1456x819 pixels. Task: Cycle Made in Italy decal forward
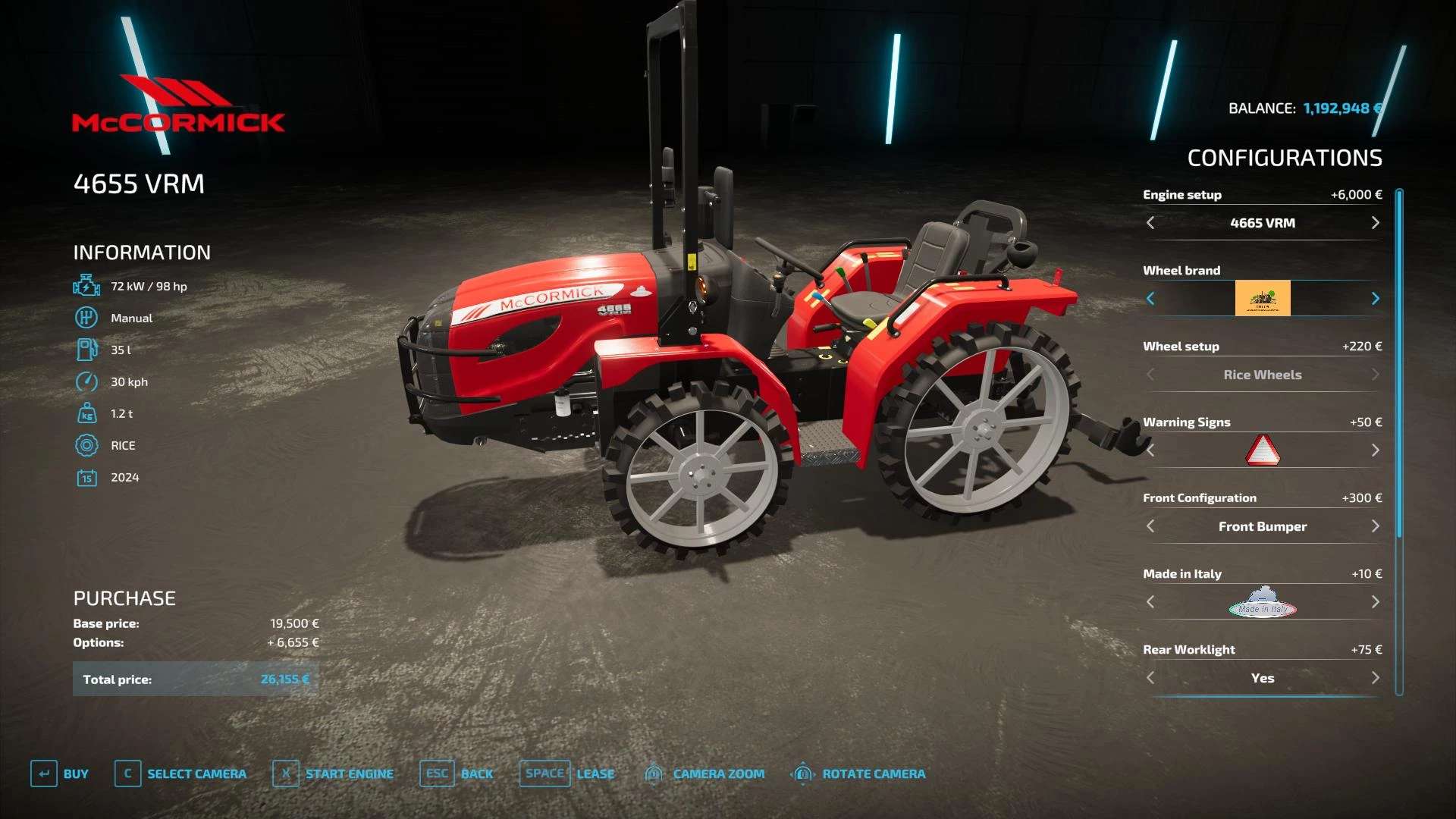(1375, 602)
